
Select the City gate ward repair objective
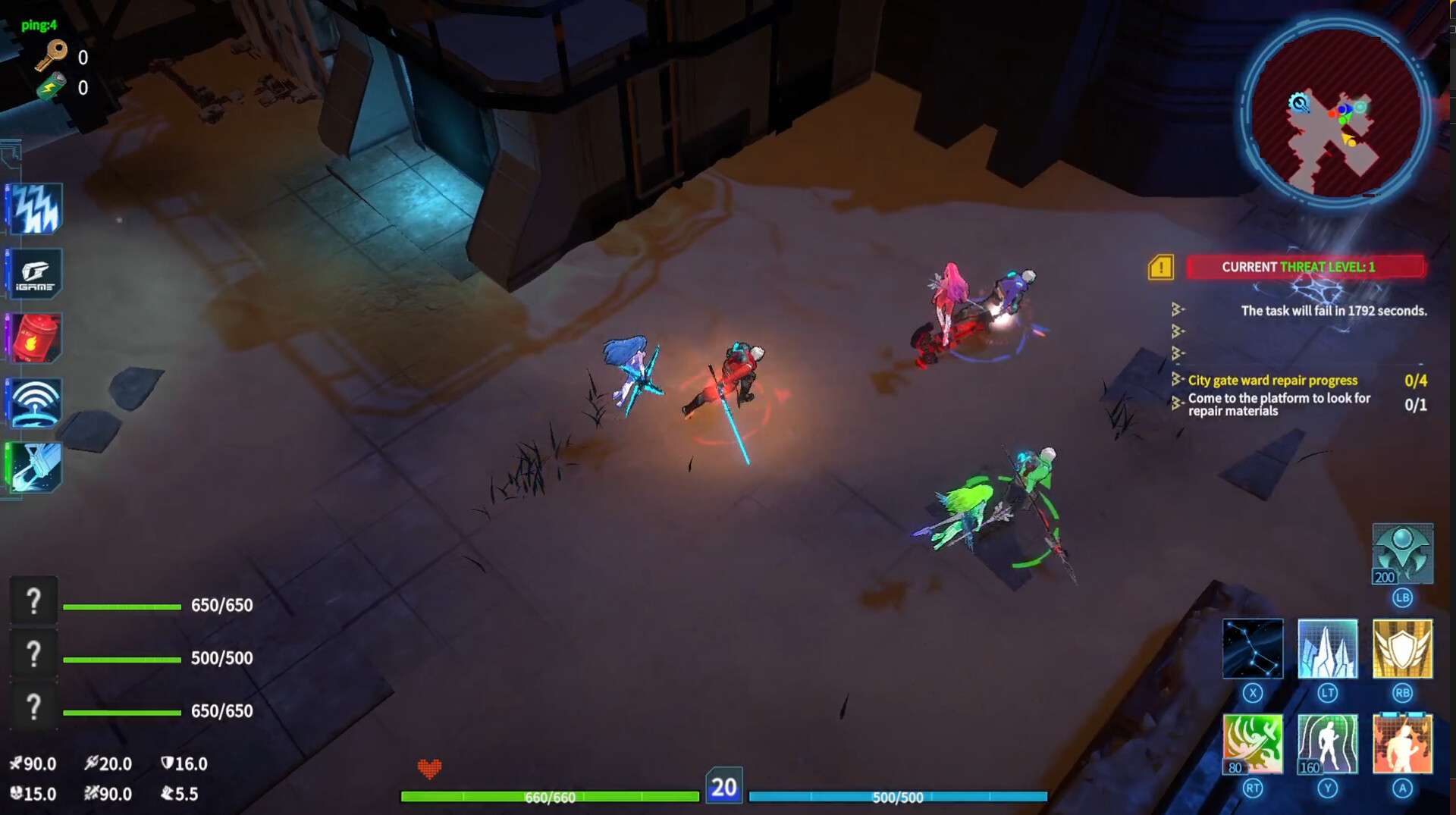pyautogui.click(x=1272, y=381)
